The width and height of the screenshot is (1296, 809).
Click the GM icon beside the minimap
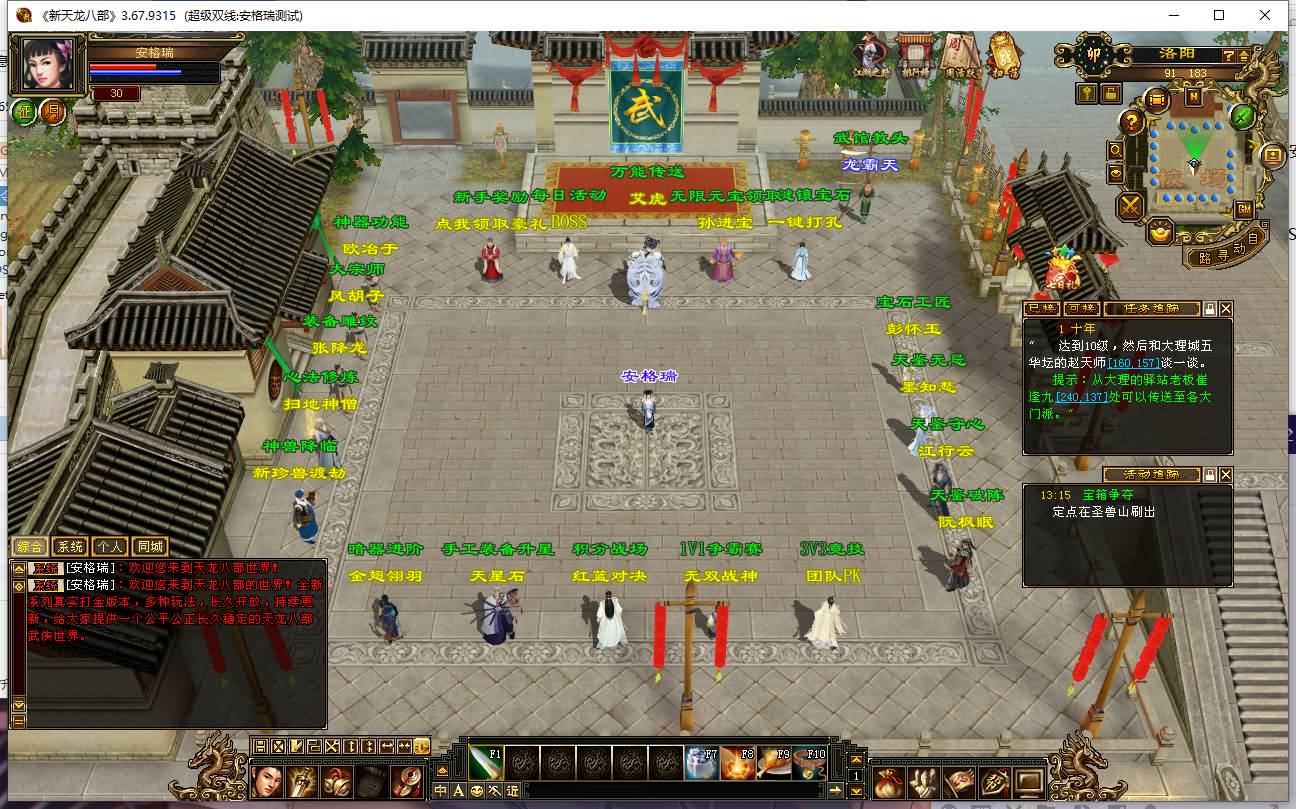pos(1245,208)
